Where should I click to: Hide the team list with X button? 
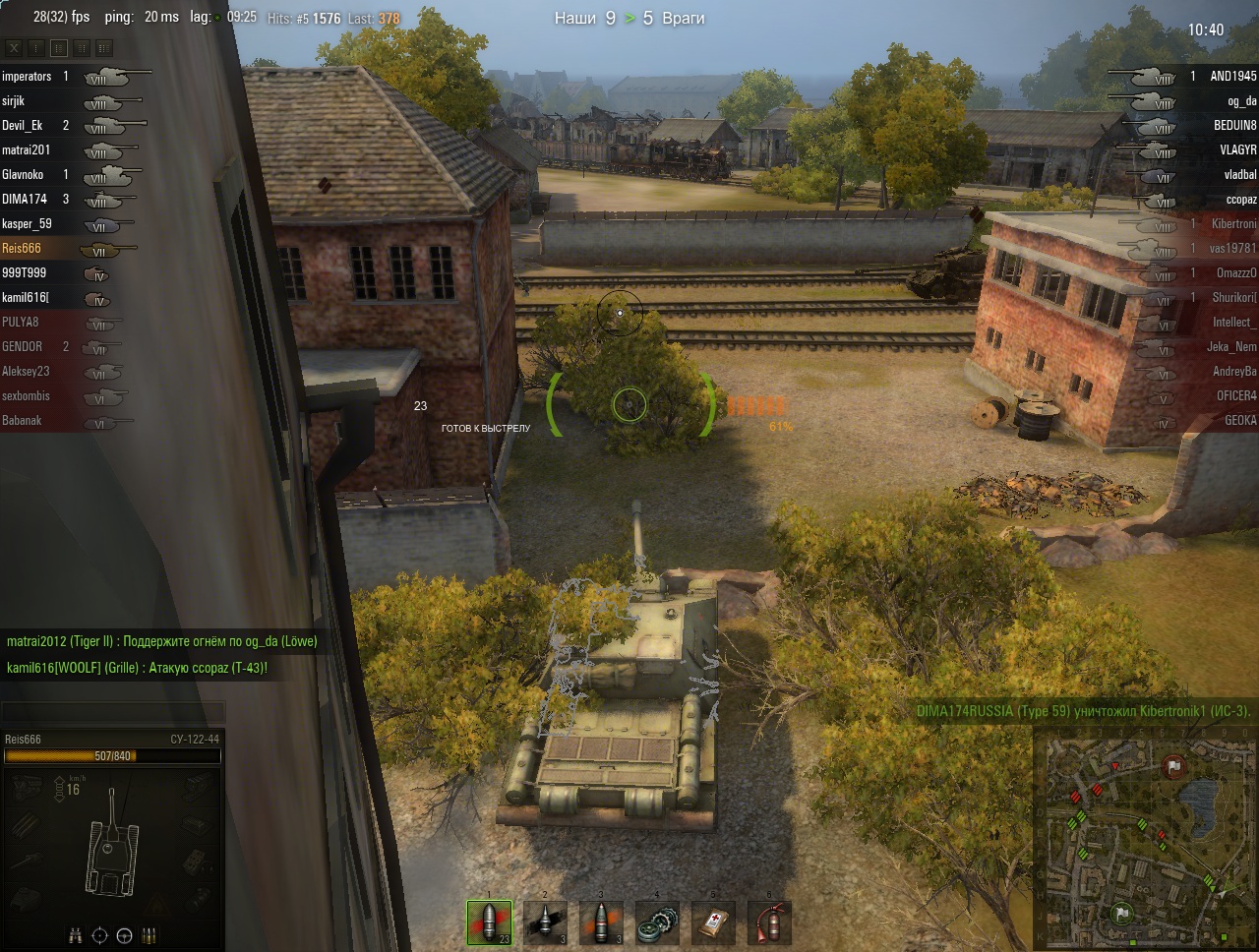click(14, 47)
